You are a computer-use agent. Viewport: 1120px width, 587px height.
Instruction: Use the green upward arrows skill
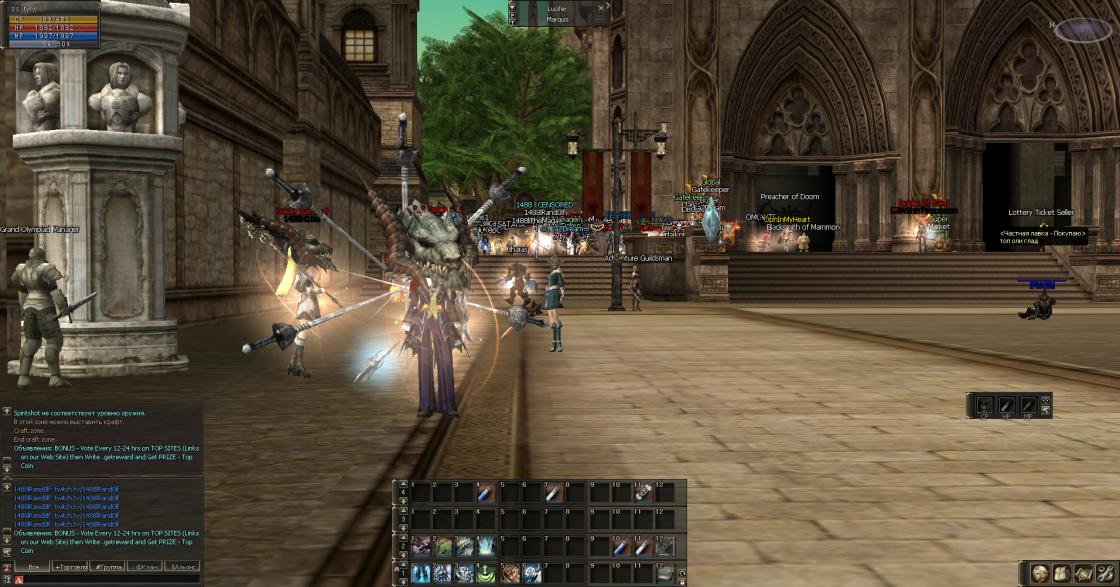[487, 573]
